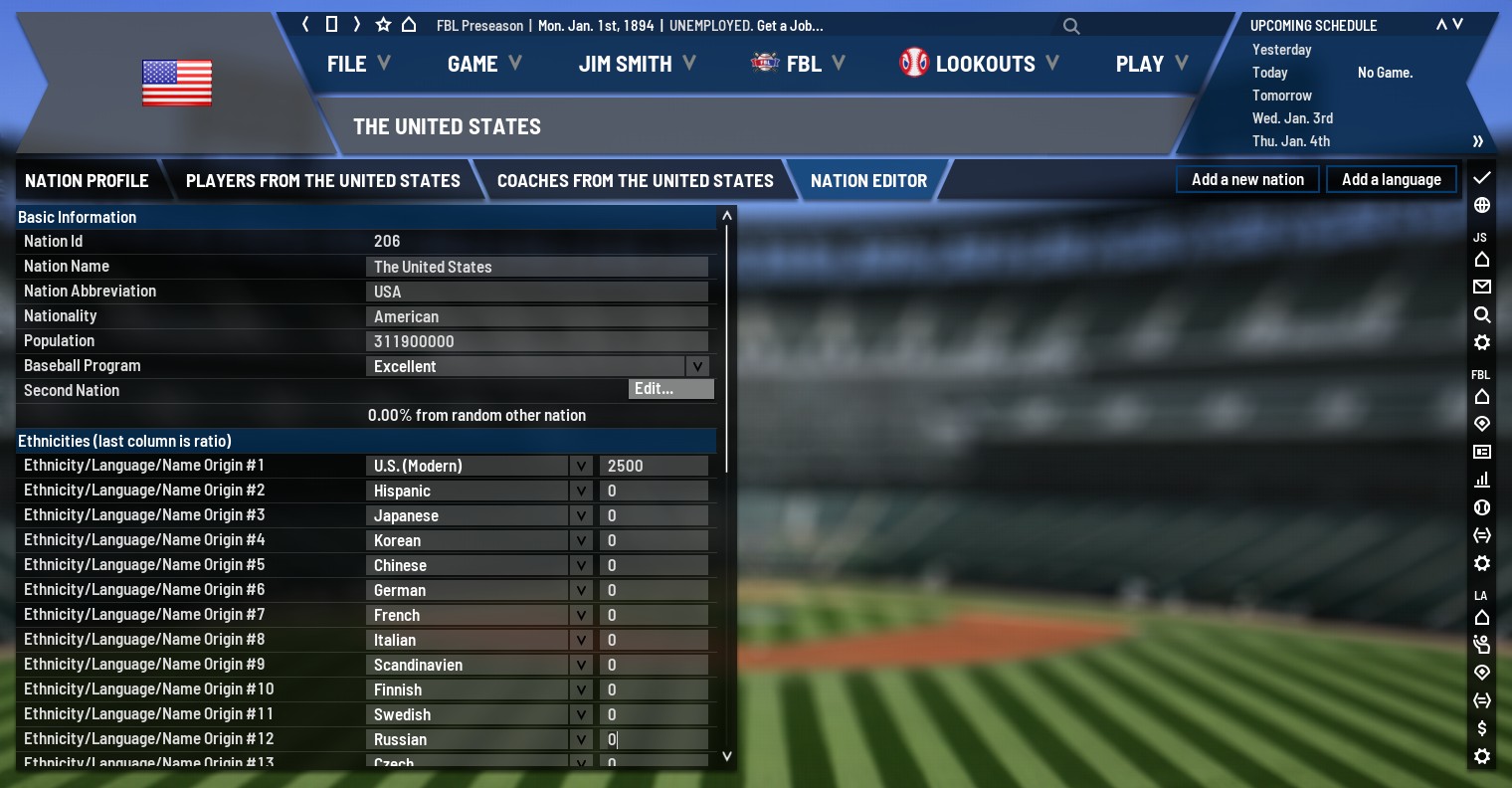The width and height of the screenshot is (1512, 788).
Task: Click the U.S. (Modern) ratio field
Action: [x=654, y=466]
